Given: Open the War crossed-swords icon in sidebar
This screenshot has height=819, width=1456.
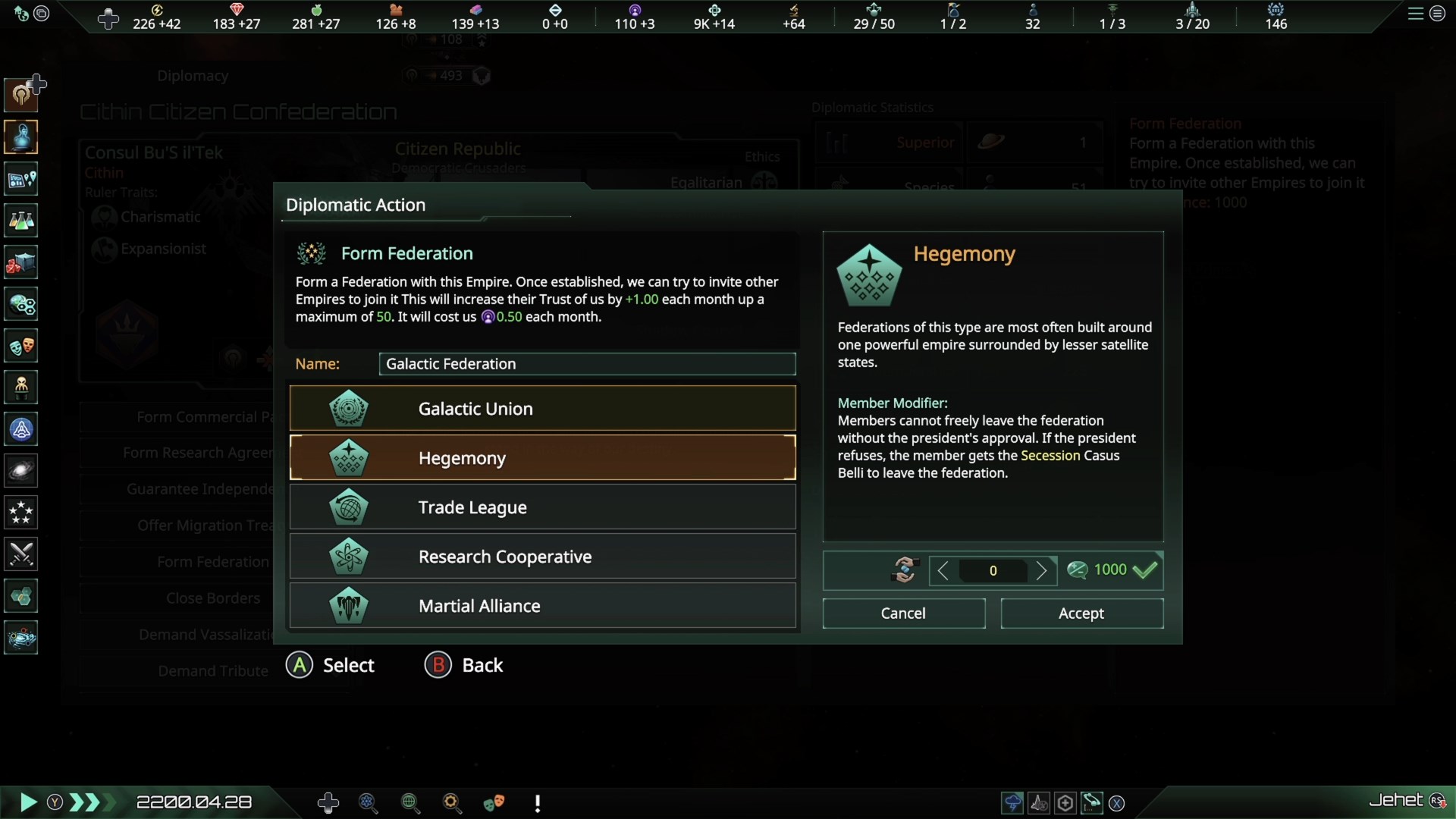Looking at the screenshot, I should tap(20, 554).
